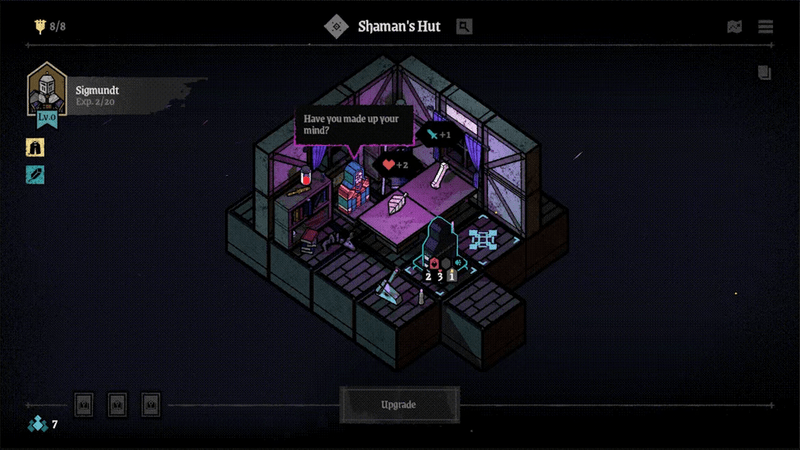Viewport: 800px width, 450px height.
Task: Click the Upgrade button
Action: 399,405
